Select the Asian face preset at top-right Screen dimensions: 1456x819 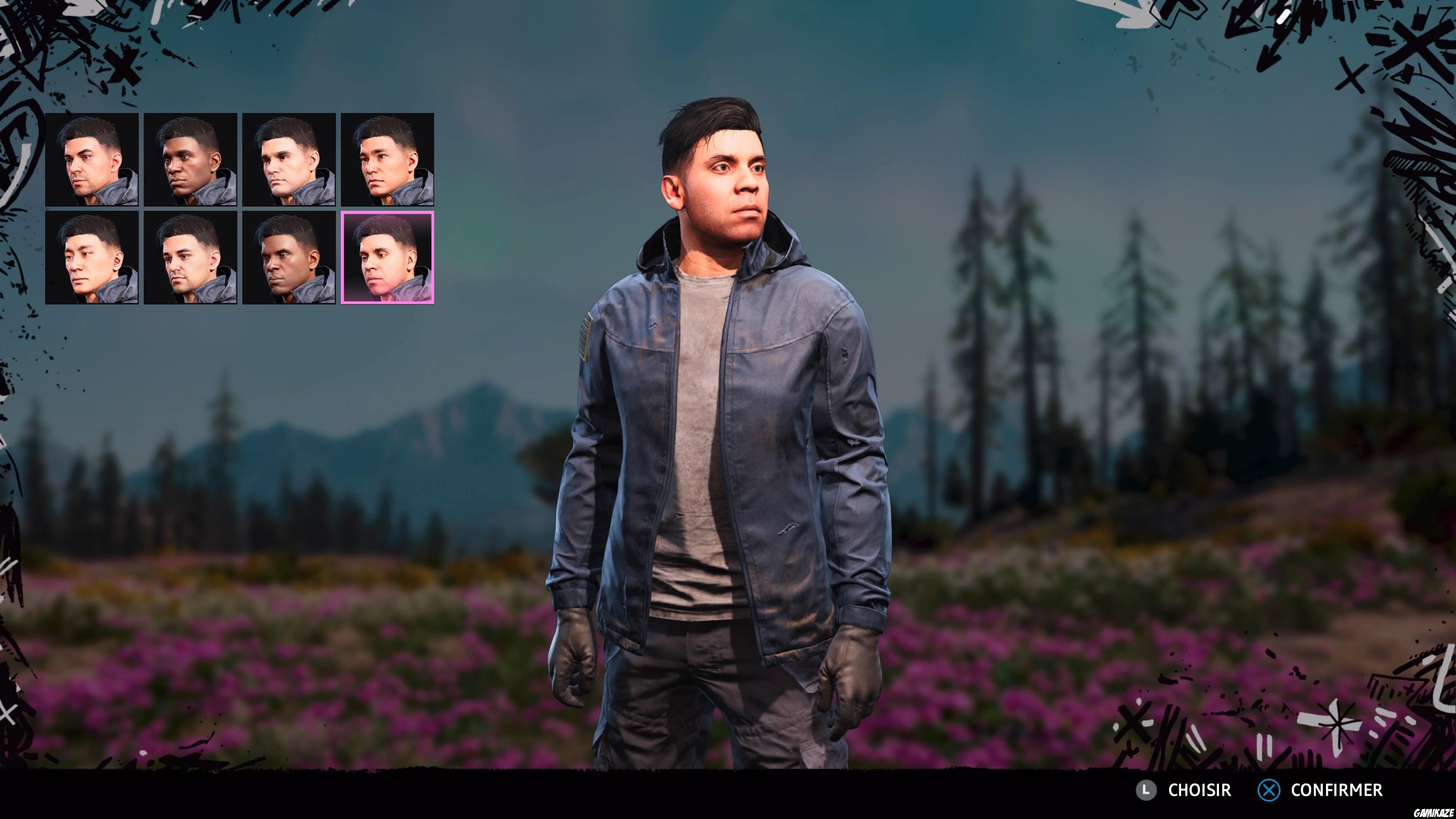(389, 160)
